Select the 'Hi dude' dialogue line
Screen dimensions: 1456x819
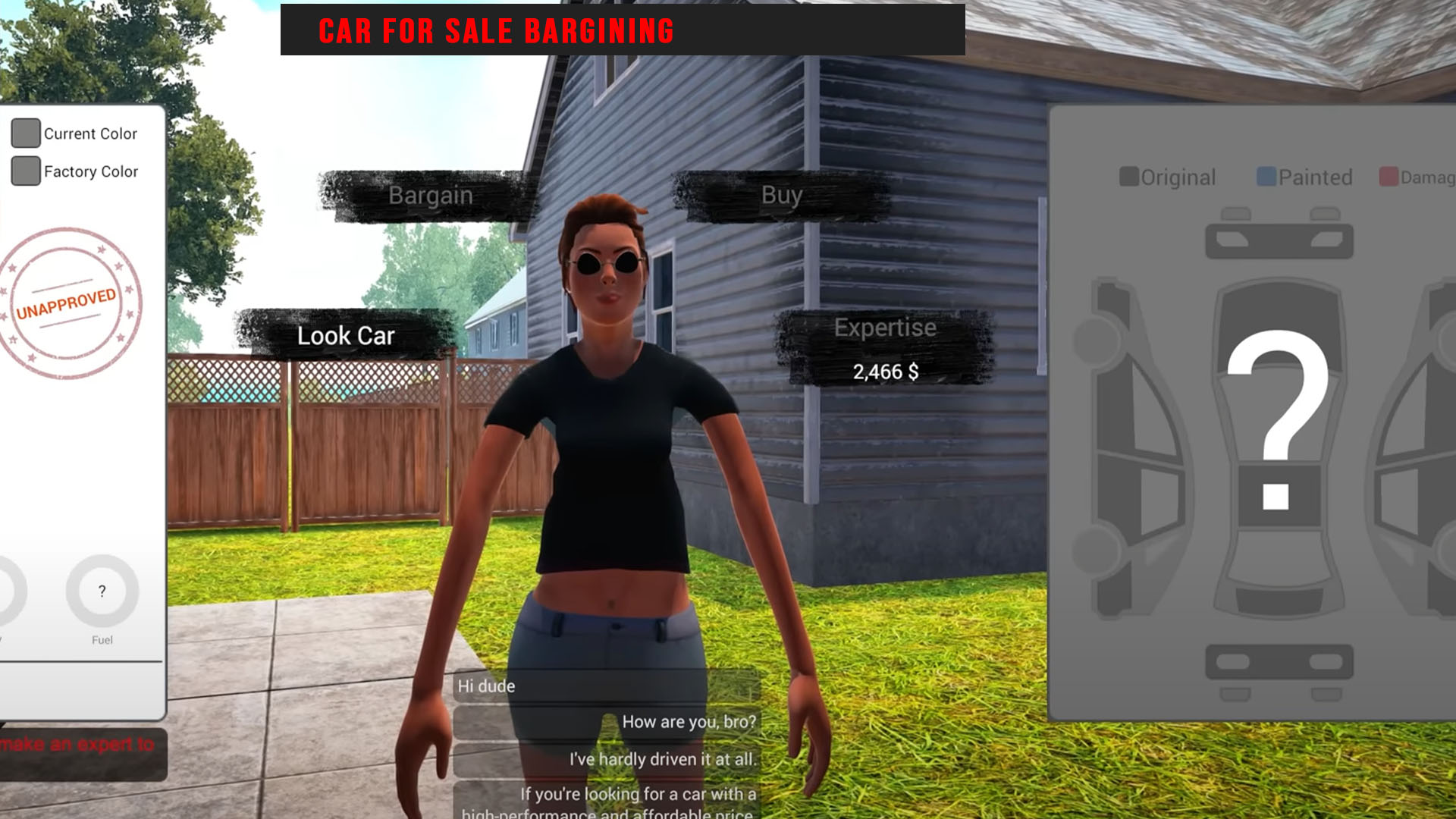[488, 686]
